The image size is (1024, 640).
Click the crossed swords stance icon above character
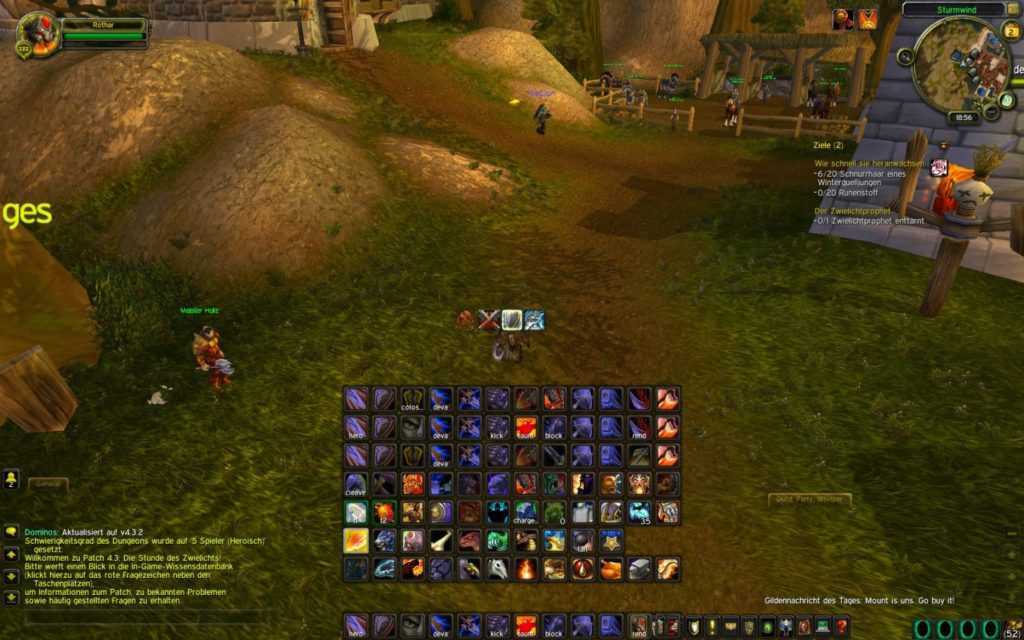488,320
